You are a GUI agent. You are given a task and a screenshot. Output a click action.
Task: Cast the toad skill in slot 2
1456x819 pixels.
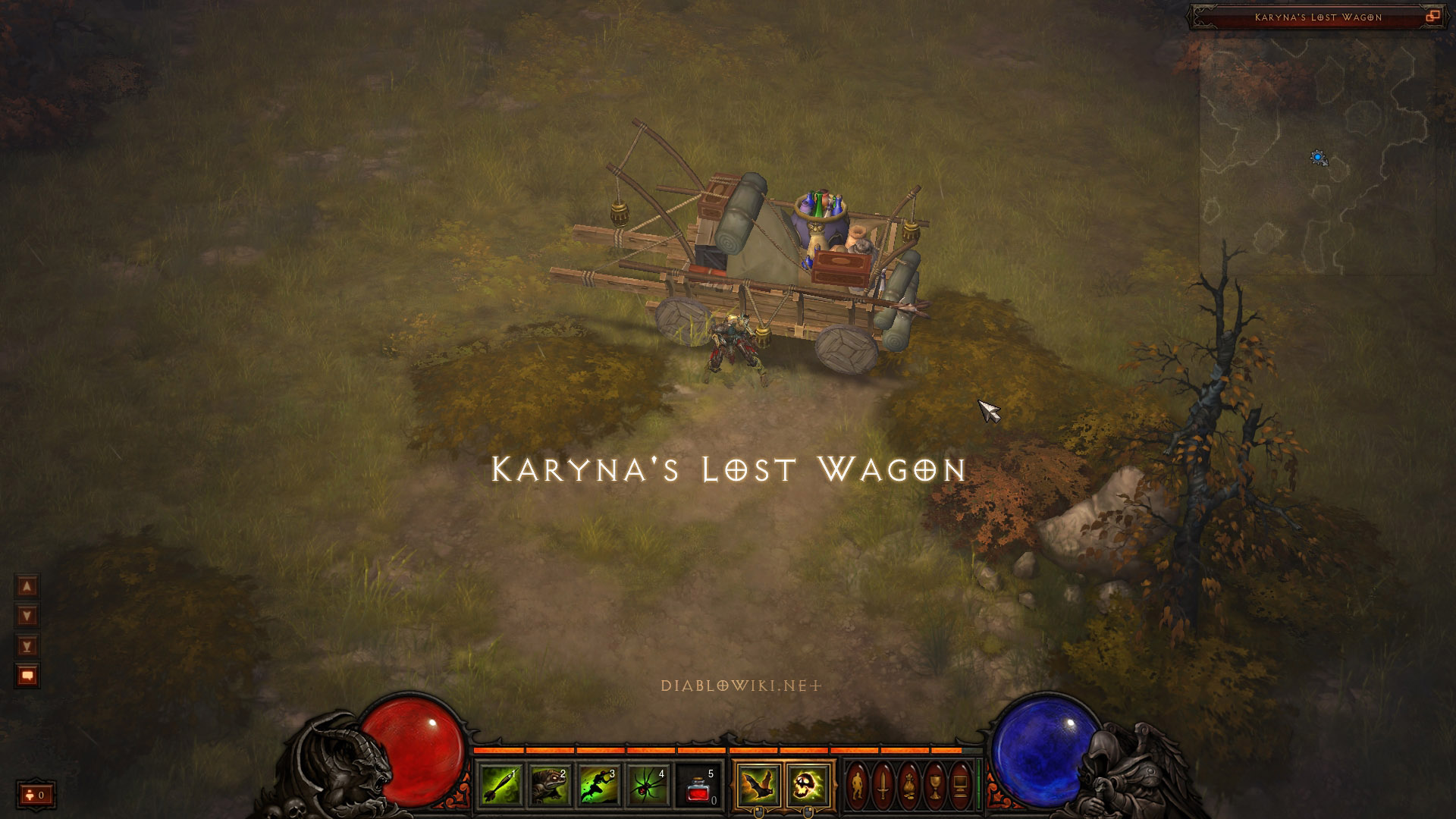[x=549, y=785]
